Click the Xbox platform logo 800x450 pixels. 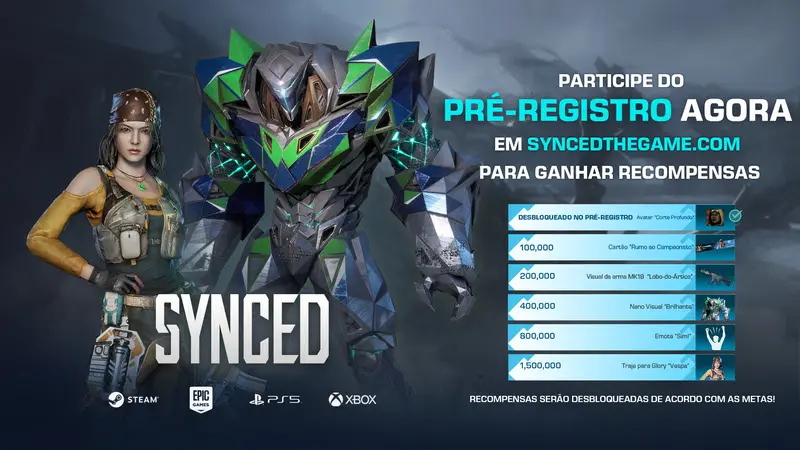[352, 400]
